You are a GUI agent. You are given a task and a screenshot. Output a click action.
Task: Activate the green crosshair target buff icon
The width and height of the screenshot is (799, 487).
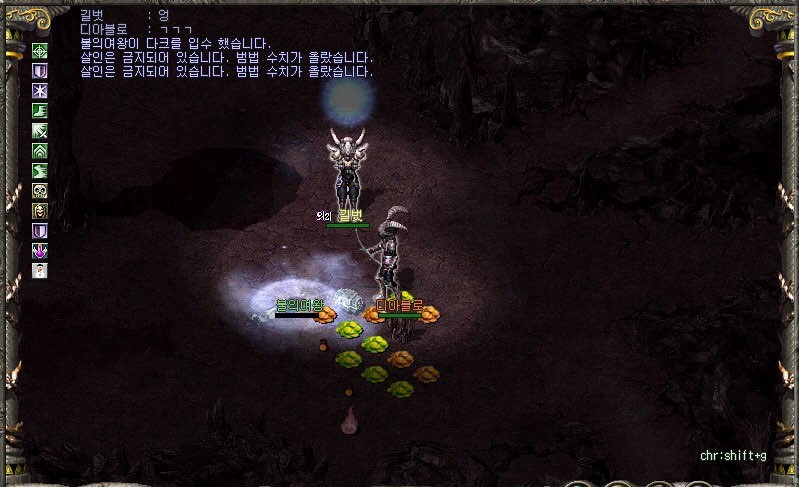41,51
